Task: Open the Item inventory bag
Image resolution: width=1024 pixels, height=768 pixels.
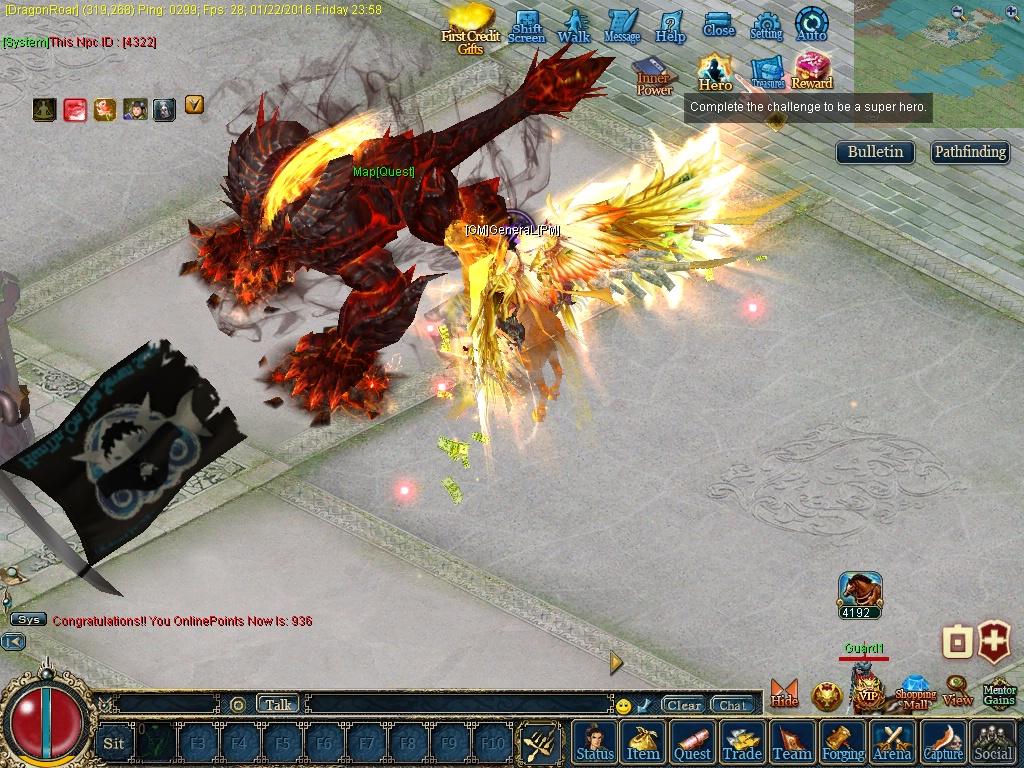Action: 643,742
